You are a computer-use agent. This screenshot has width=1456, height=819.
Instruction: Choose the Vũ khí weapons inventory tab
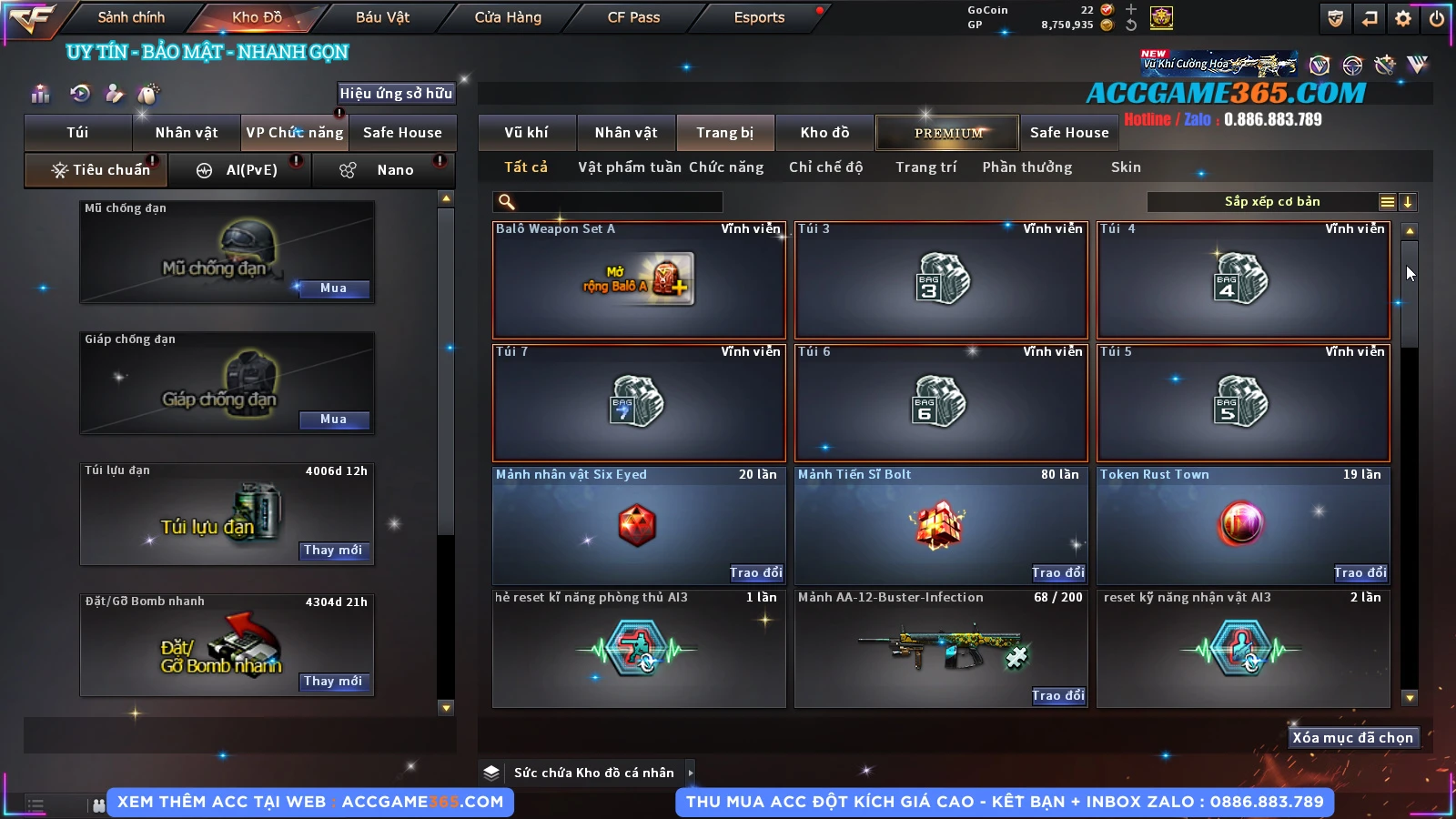(x=527, y=133)
